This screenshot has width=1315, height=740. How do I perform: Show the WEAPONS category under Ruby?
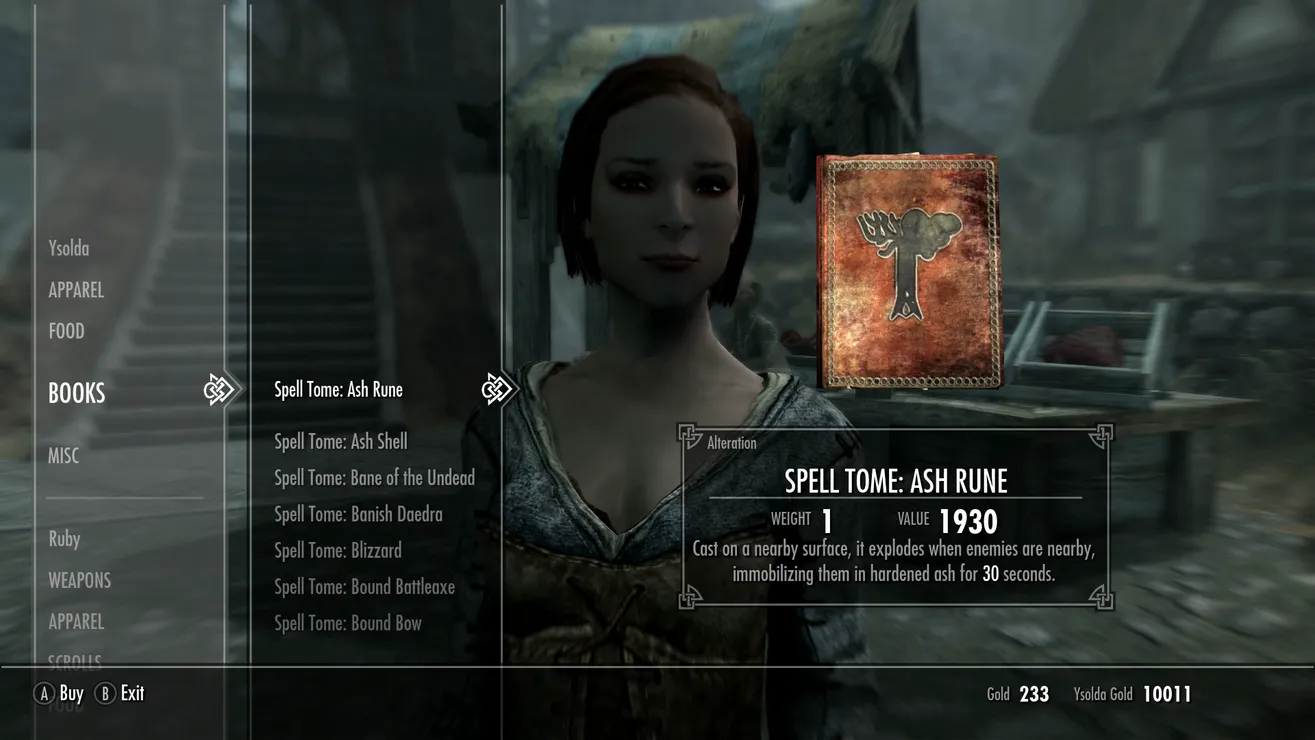point(80,580)
